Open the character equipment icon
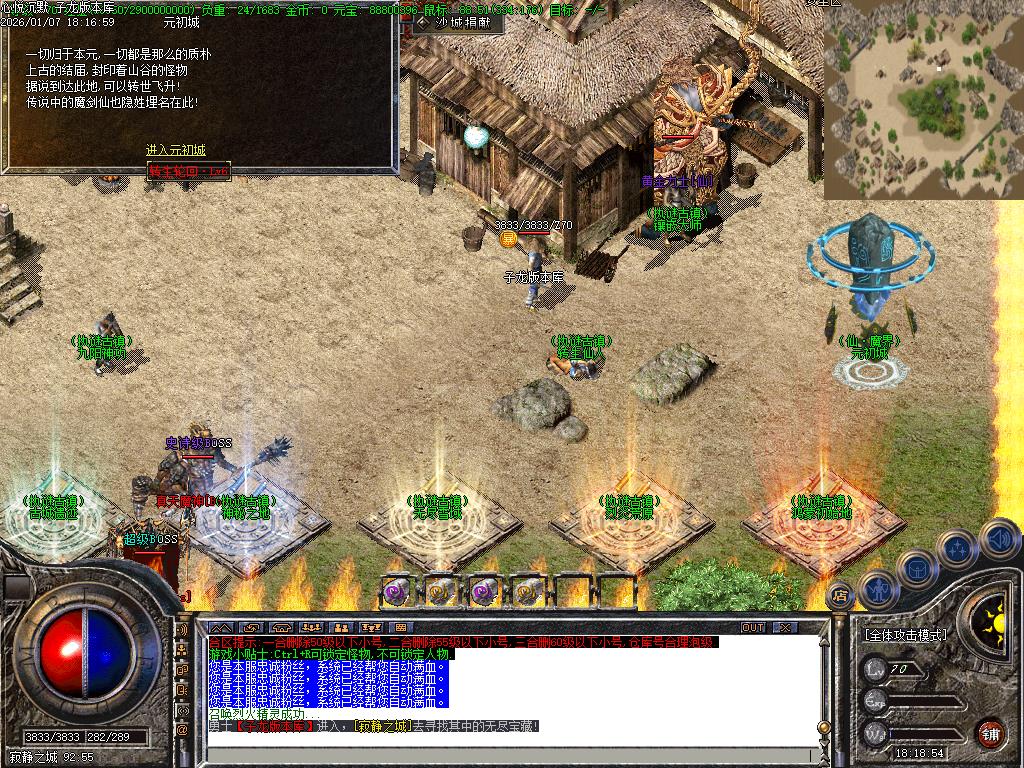The height and width of the screenshot is (768, 1024). [878, 589]
